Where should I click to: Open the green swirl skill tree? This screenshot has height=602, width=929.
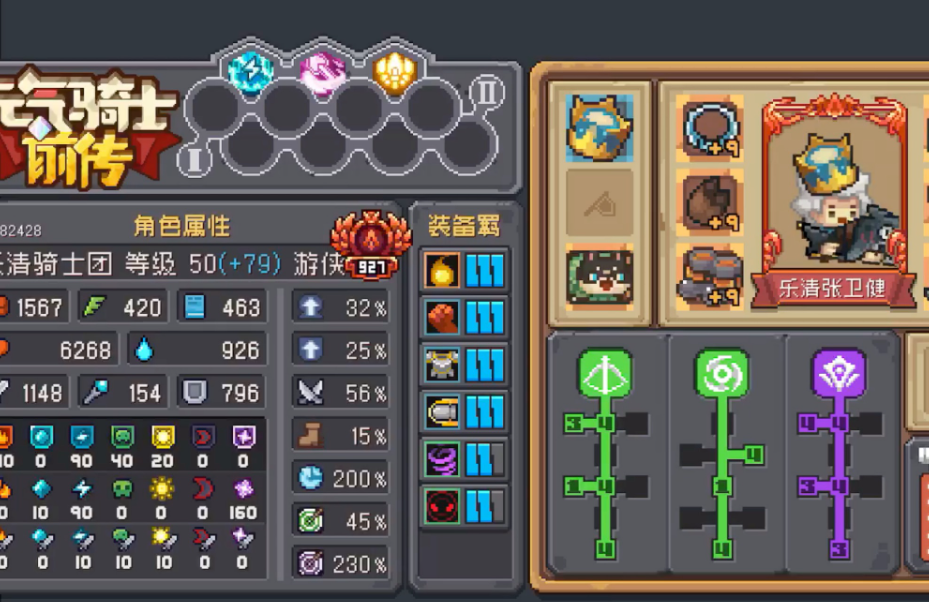[x=722, y=374]
